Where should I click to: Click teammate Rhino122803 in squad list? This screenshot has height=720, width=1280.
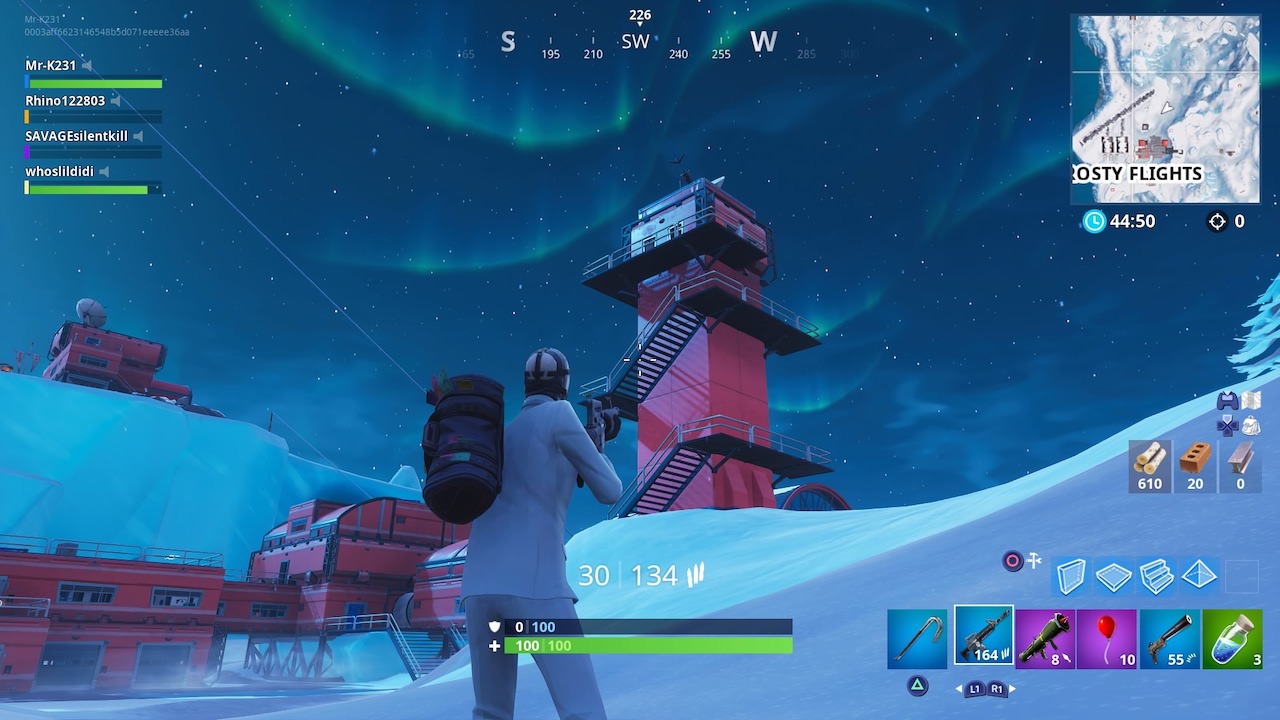pos(65,101)
